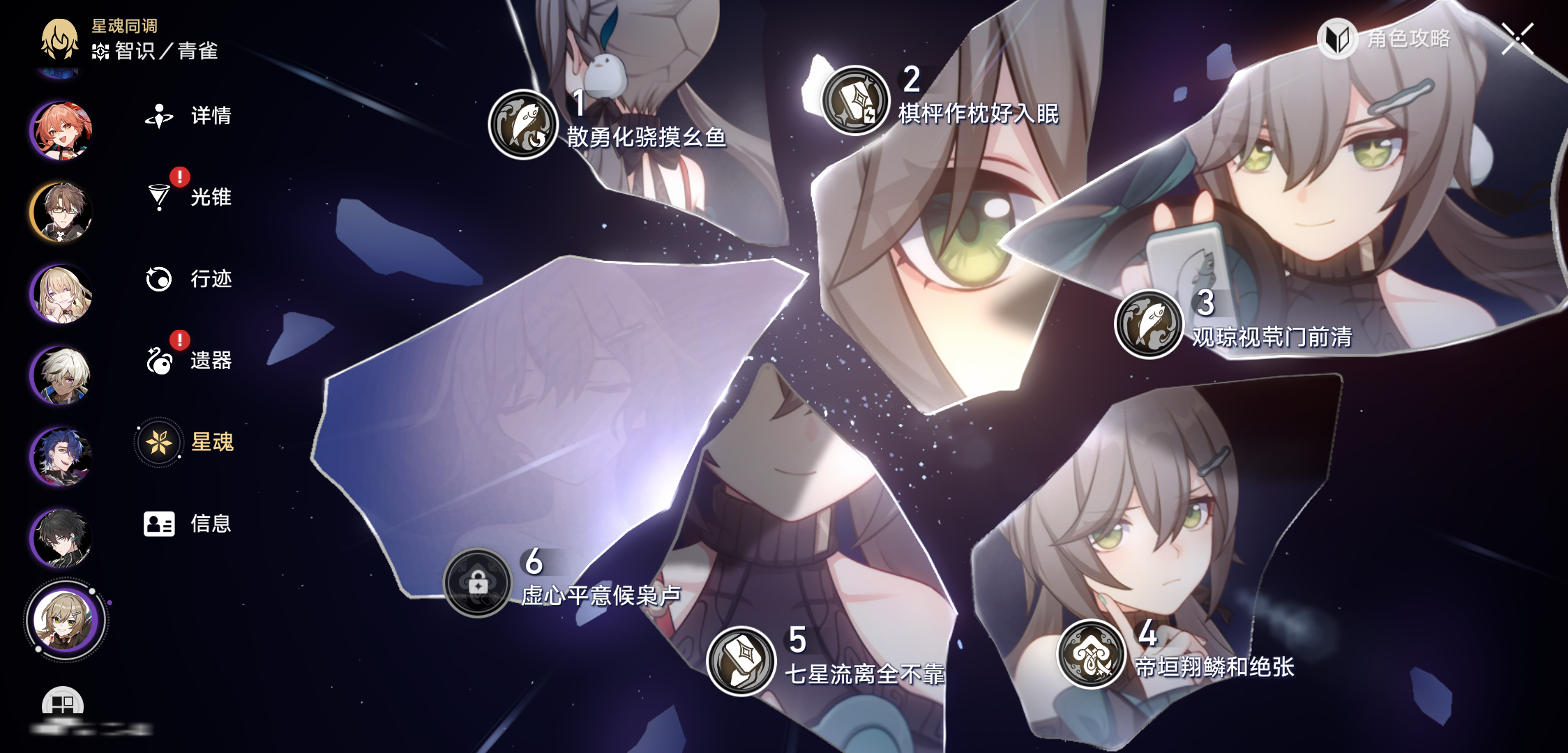Select the glasses-wearing brown-haired character portrait

click(61, 212)
